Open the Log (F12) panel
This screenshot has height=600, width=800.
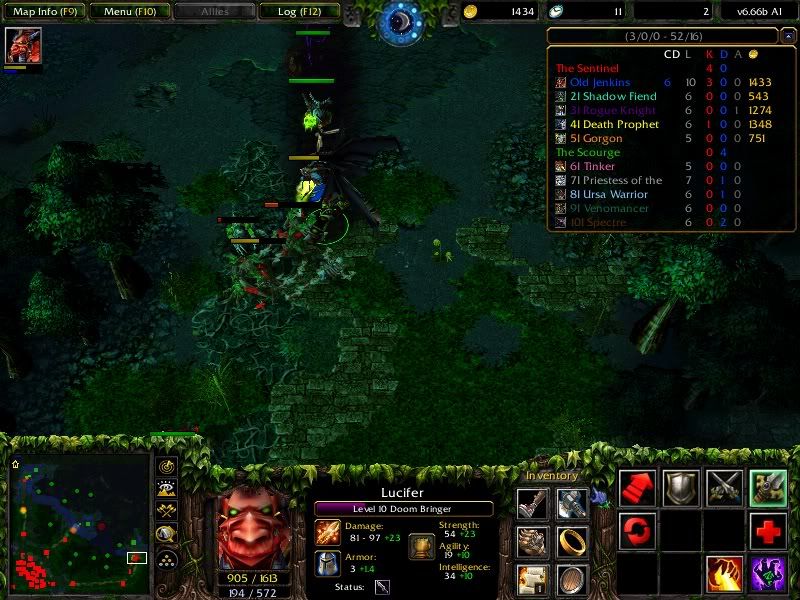coord(298,12)
